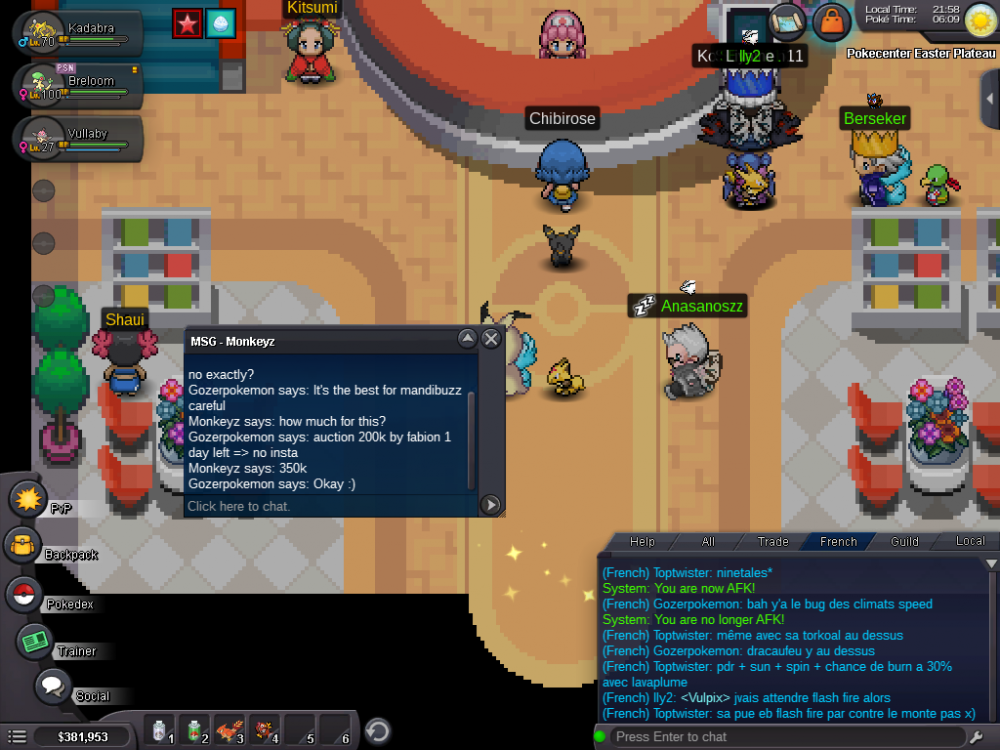Open the Backpack
The height and width of the screenshot is (750, 1000).
22,545
